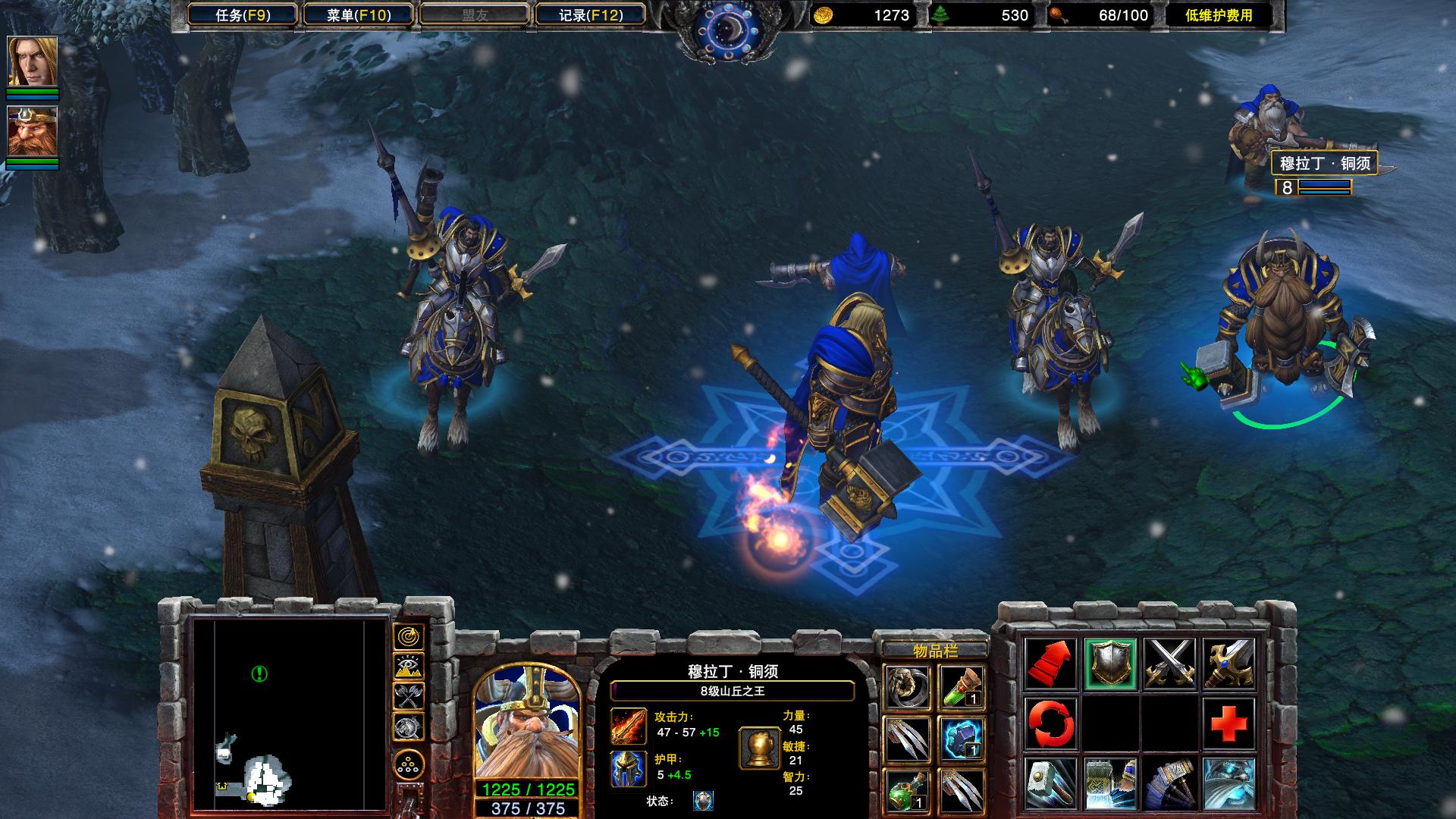Viewport: 1456px width, 819px height.
Task: Open the 记录 (F12) log
Action: pyautogui.click(x=590, y=15)
